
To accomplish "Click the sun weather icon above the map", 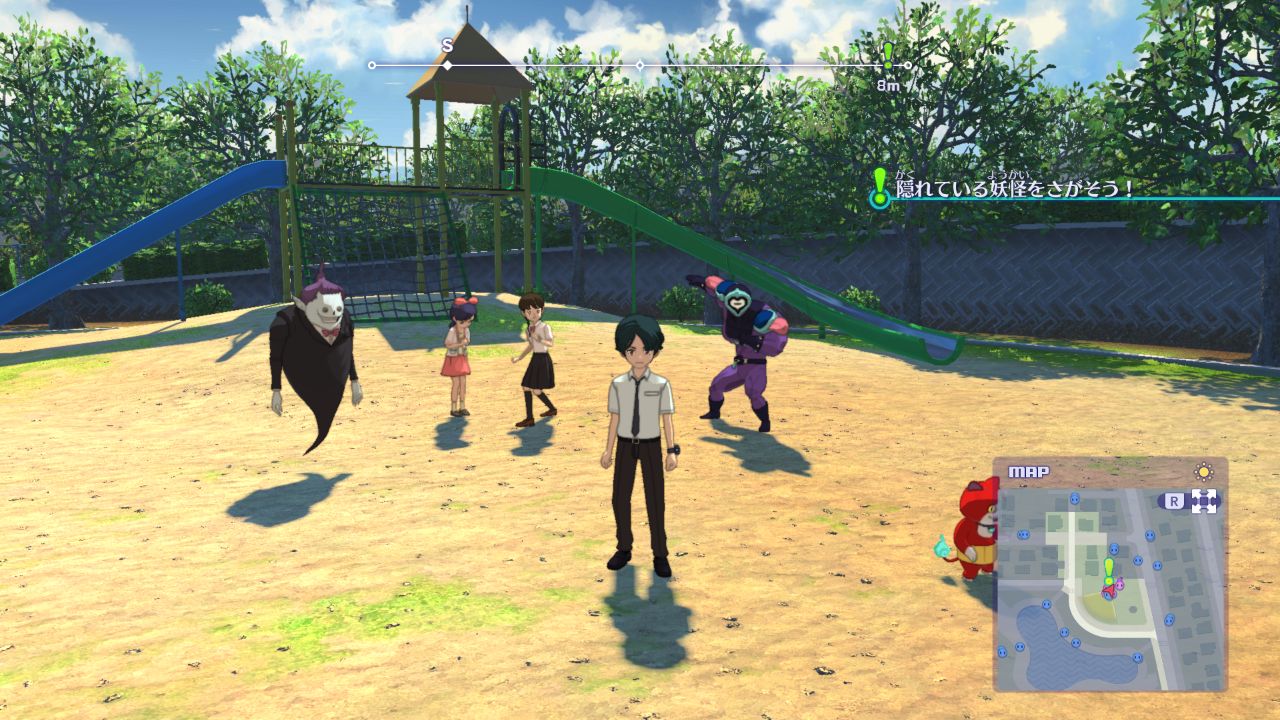I will pos(1204,471).
